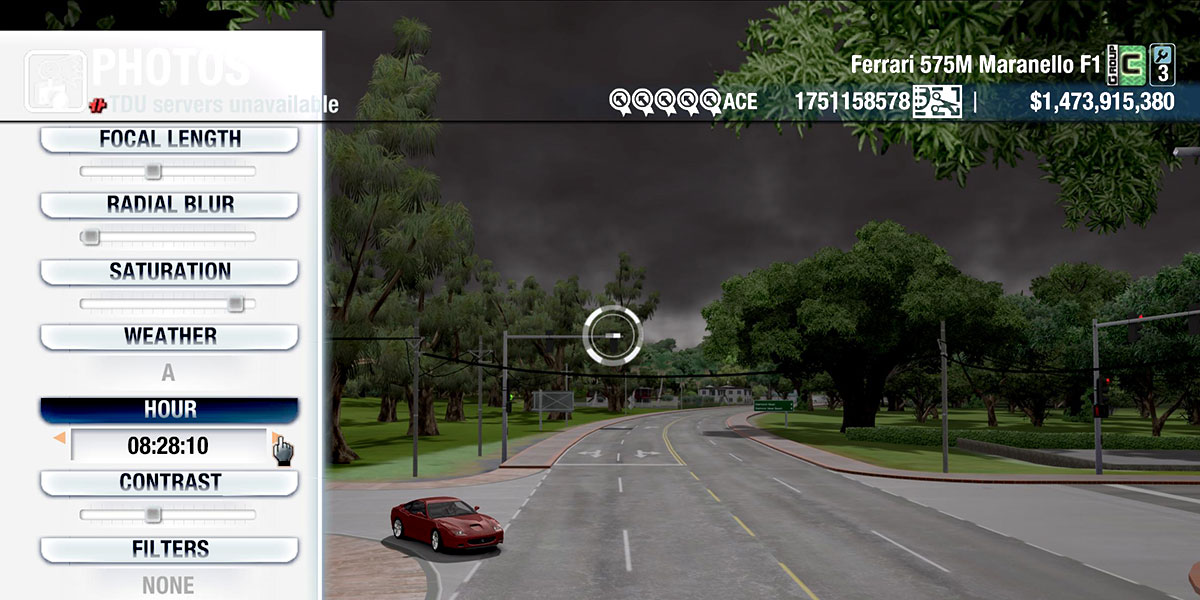Image resolution: width=1200 pixels, height=600 pixels.
Task: Click the Saturation slider handle
Action: [x=235, y=303]
